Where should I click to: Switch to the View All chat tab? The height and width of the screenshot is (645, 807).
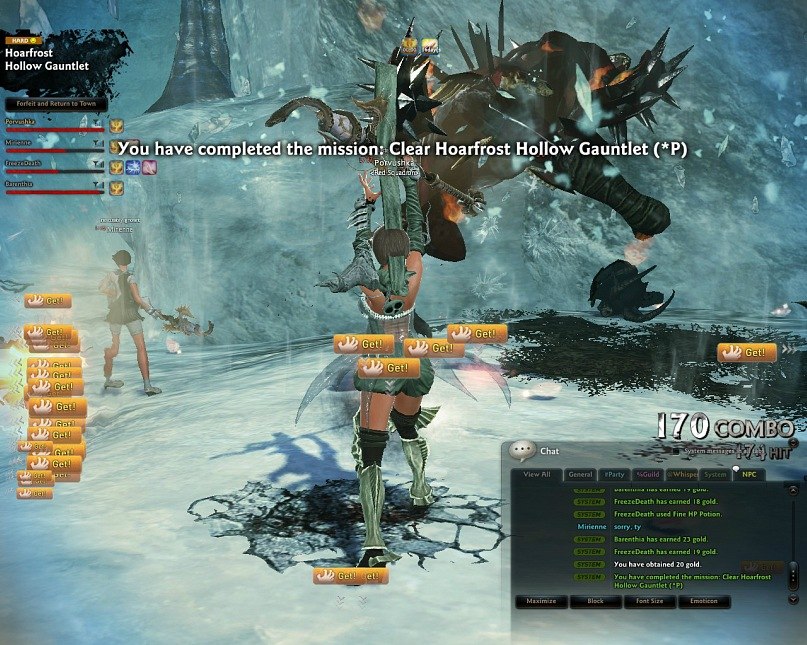(537, 475)
